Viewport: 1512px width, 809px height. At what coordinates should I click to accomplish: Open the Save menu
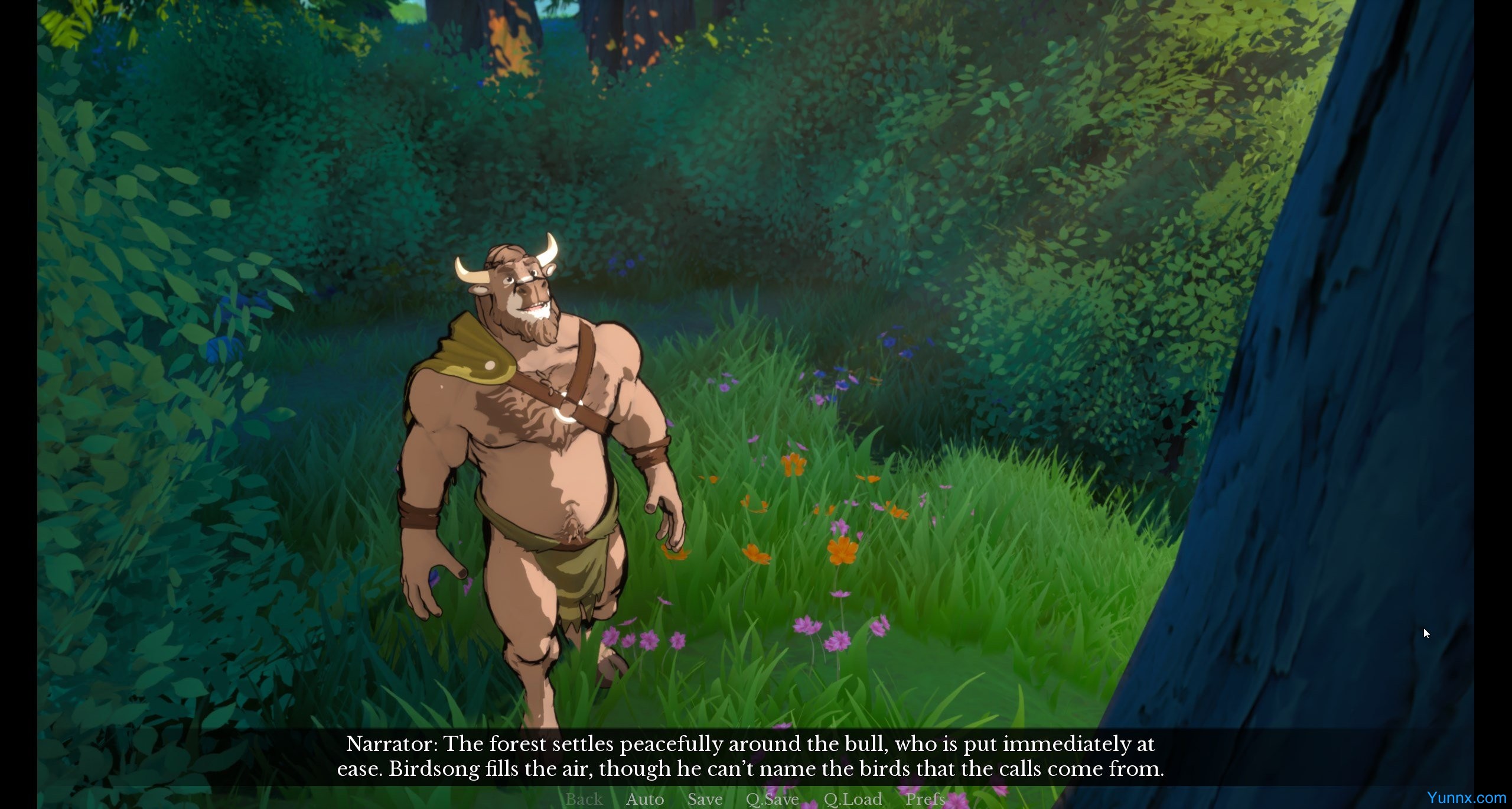pyautogui.click(x=705, y=799)
